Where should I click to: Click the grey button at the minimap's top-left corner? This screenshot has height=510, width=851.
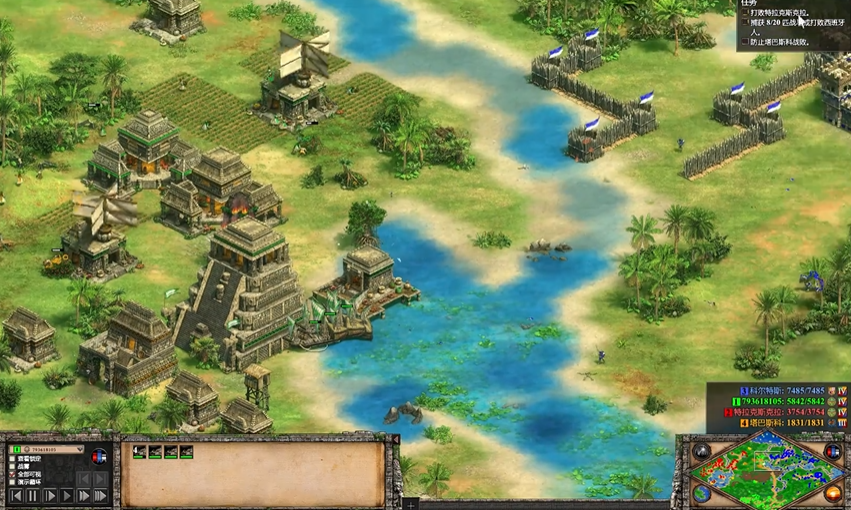[x=703, y=451]
